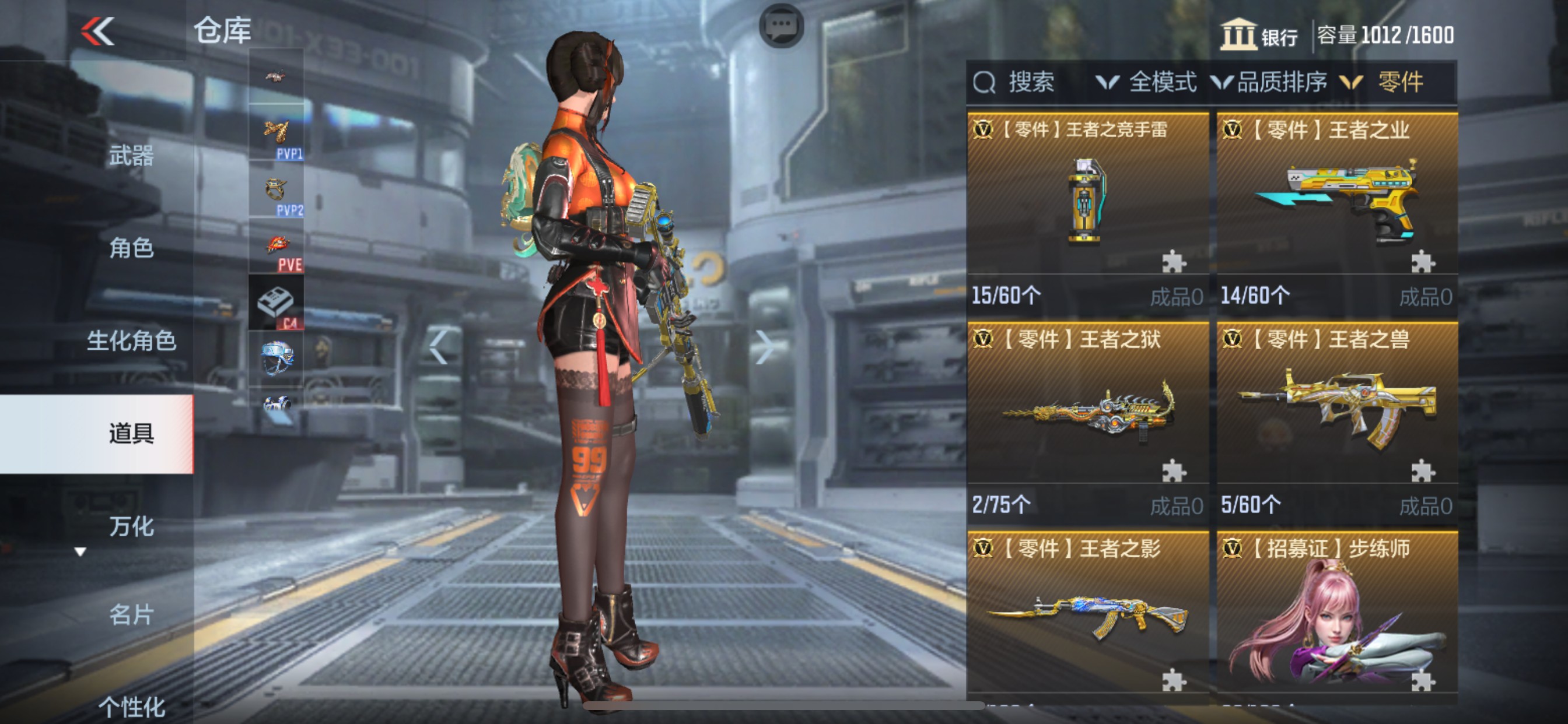Image resolution: width=1568 pixels, height=724 pixels.
Task: Open the 银行 bank
Action: coord(1259,36)
